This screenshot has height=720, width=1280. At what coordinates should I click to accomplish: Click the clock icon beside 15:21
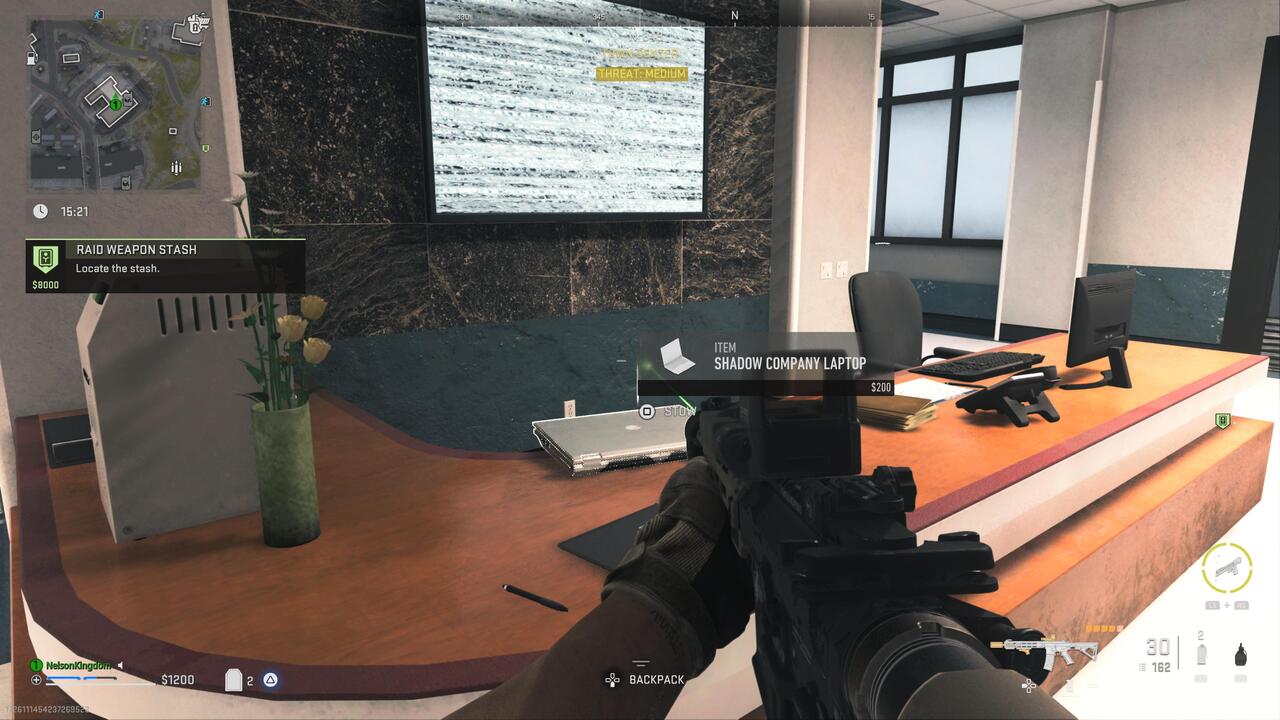[40, 211]
